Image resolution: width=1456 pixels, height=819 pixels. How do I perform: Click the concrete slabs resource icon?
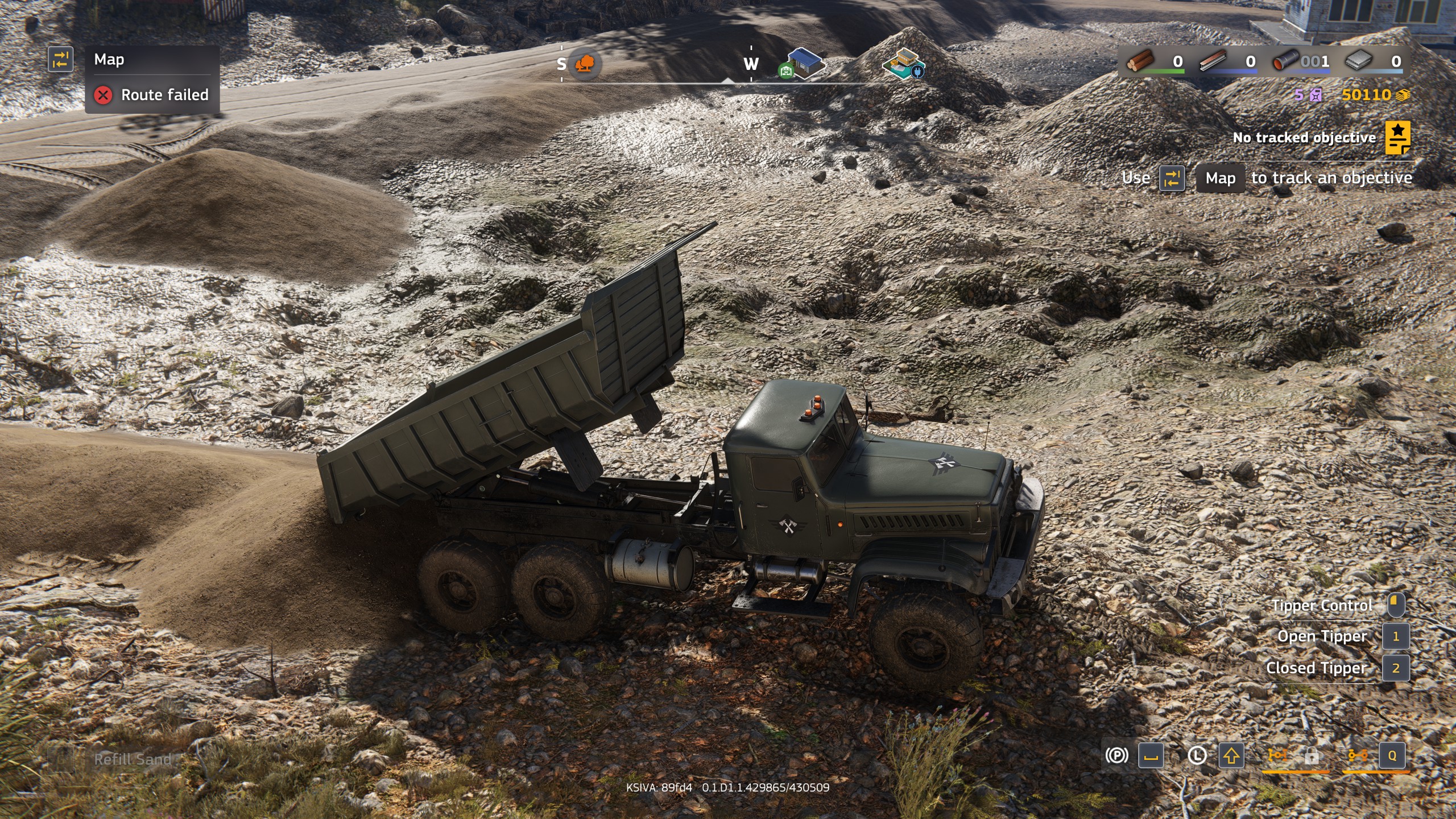pos(1359,61)
